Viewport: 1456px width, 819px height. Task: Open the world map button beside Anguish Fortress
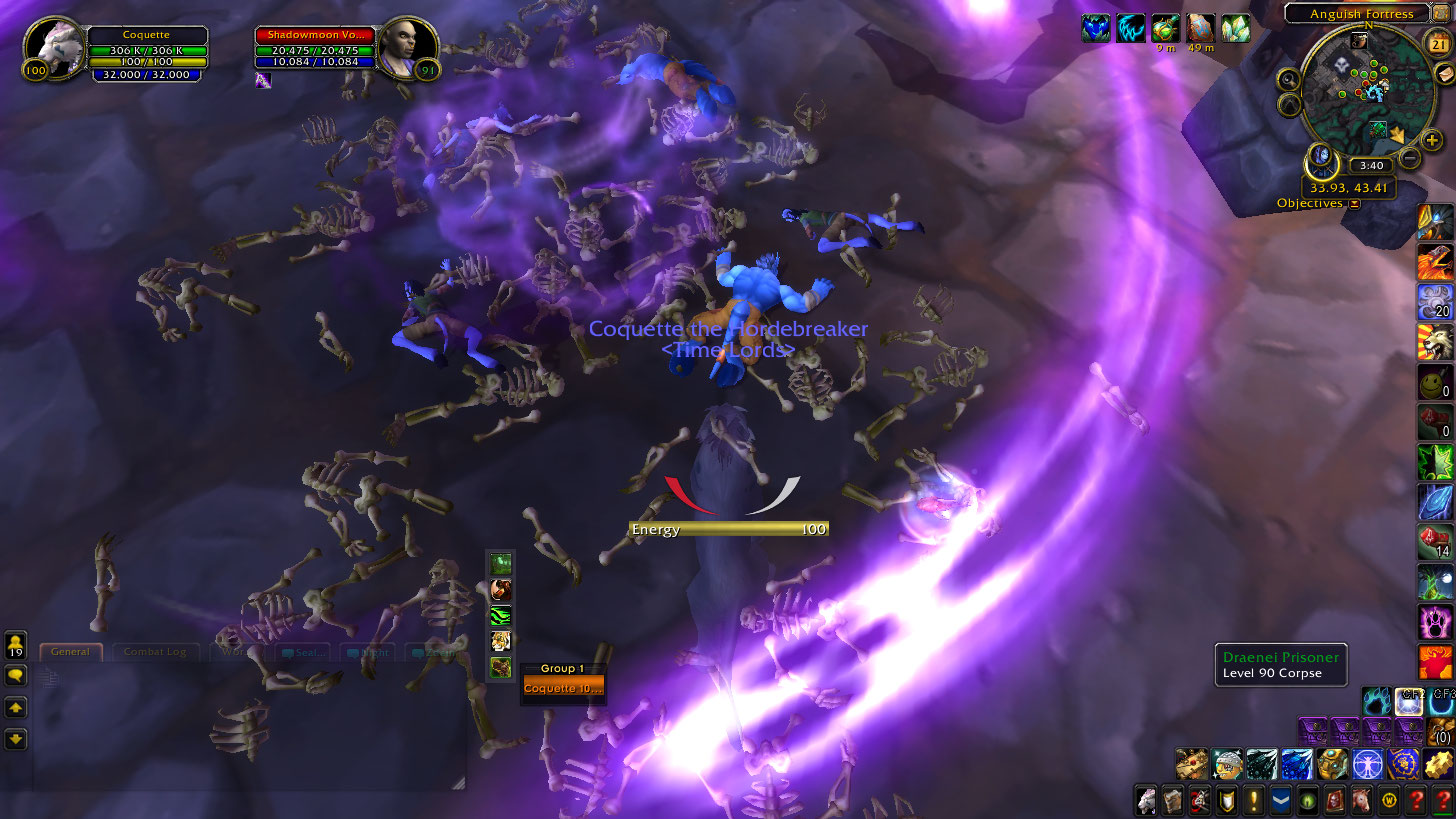(x=1439, y=14)
